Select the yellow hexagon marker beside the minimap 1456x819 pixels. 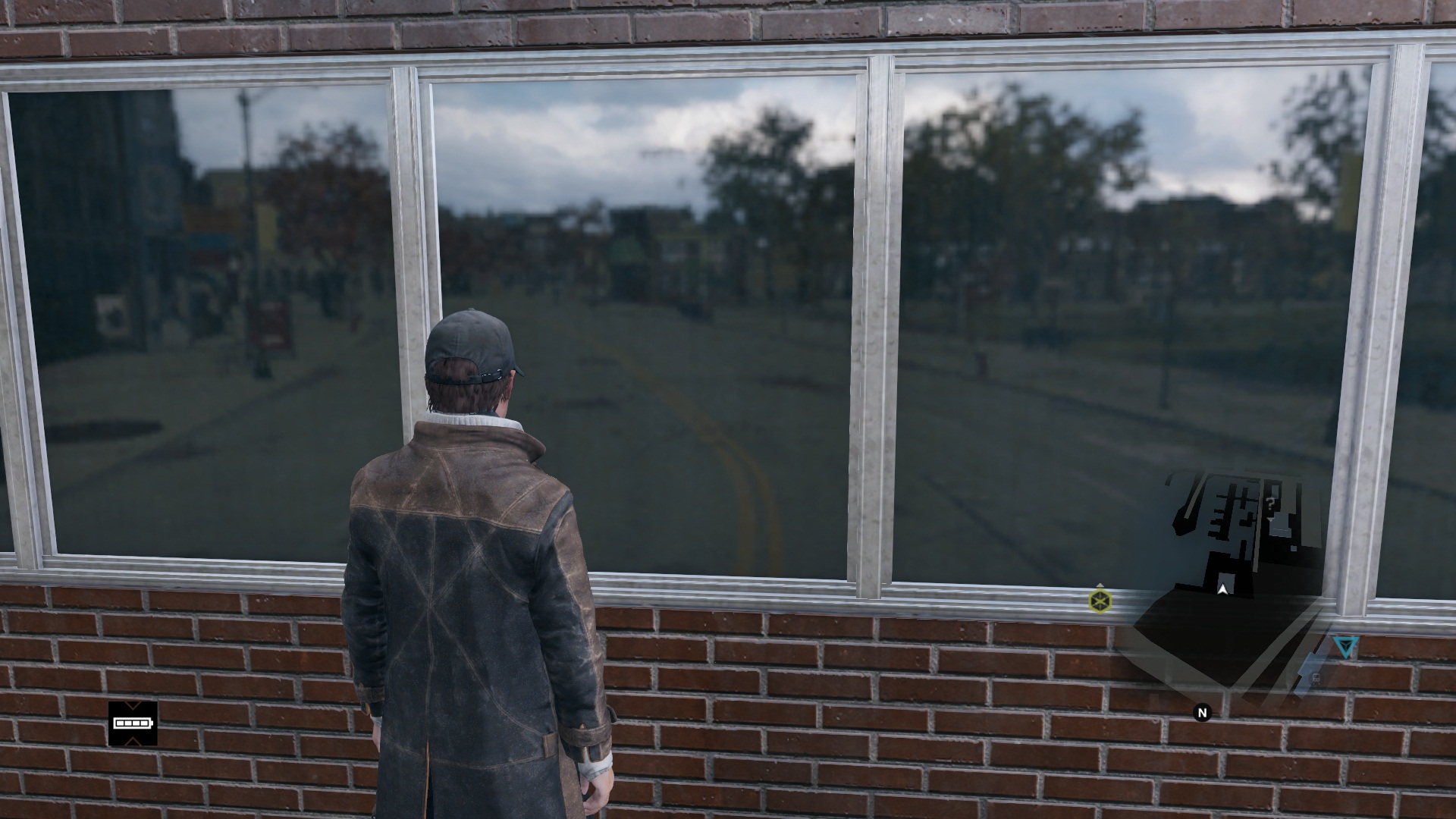[1100, 601]
